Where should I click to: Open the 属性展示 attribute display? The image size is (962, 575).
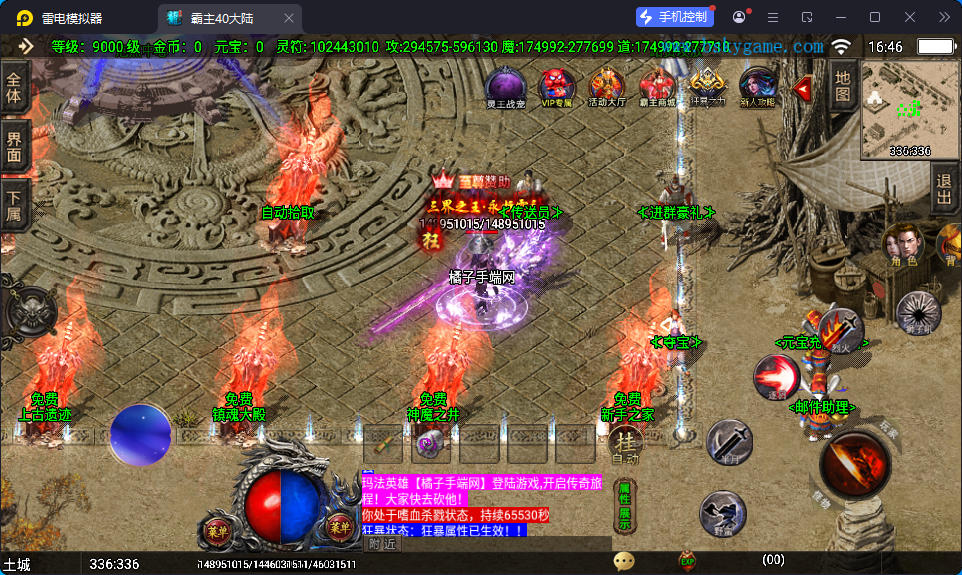[624, 505]
